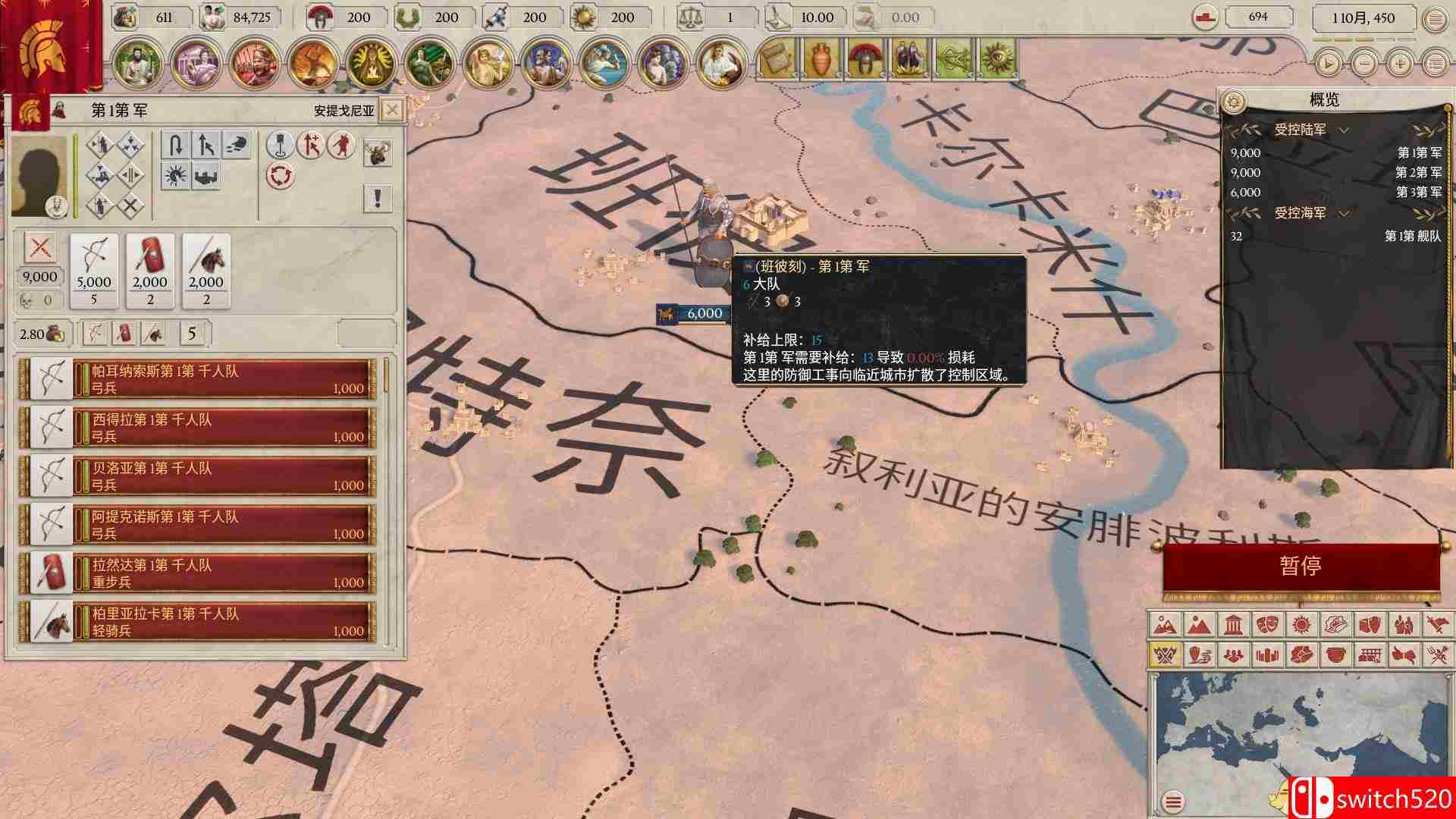Toggle the flag objective icon in army controls
The image size is (1456, 819).
point(280,147)
